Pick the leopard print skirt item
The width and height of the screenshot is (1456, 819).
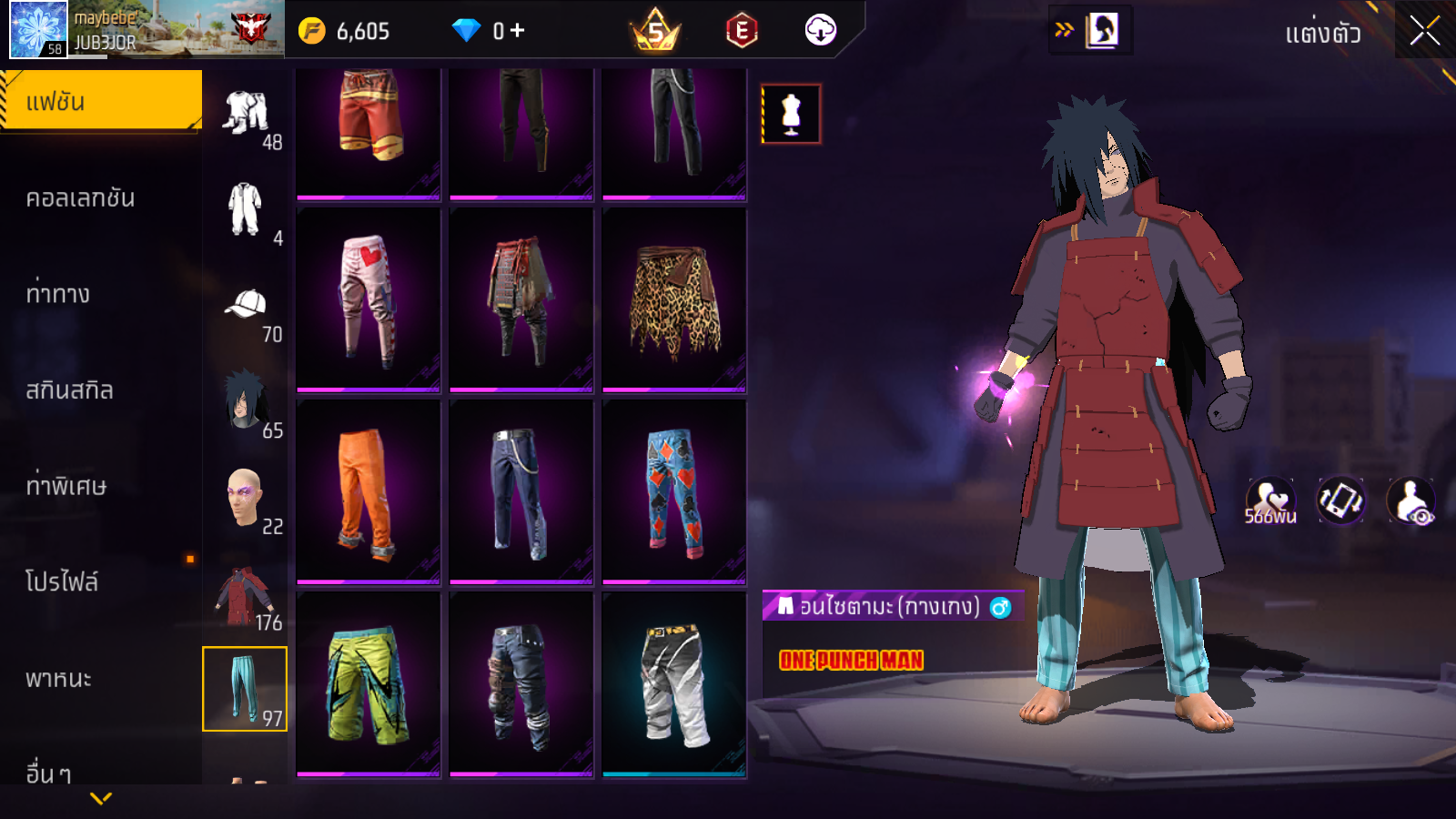(x=674, y=301)
